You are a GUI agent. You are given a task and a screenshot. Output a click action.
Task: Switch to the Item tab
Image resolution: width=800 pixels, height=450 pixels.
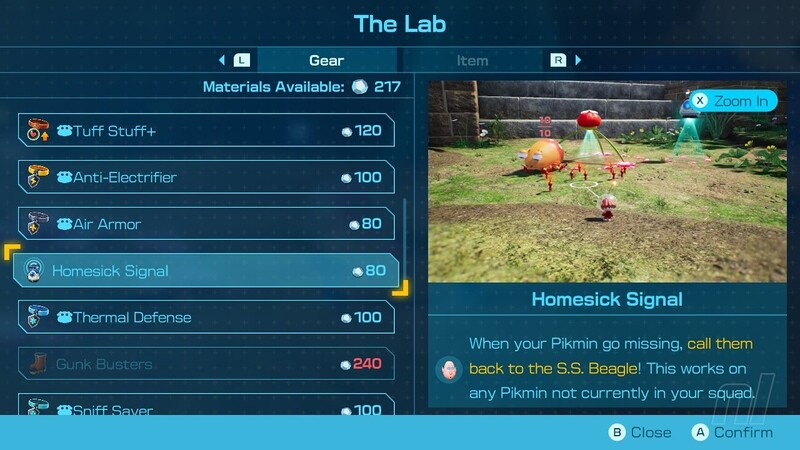coord(472,60)
